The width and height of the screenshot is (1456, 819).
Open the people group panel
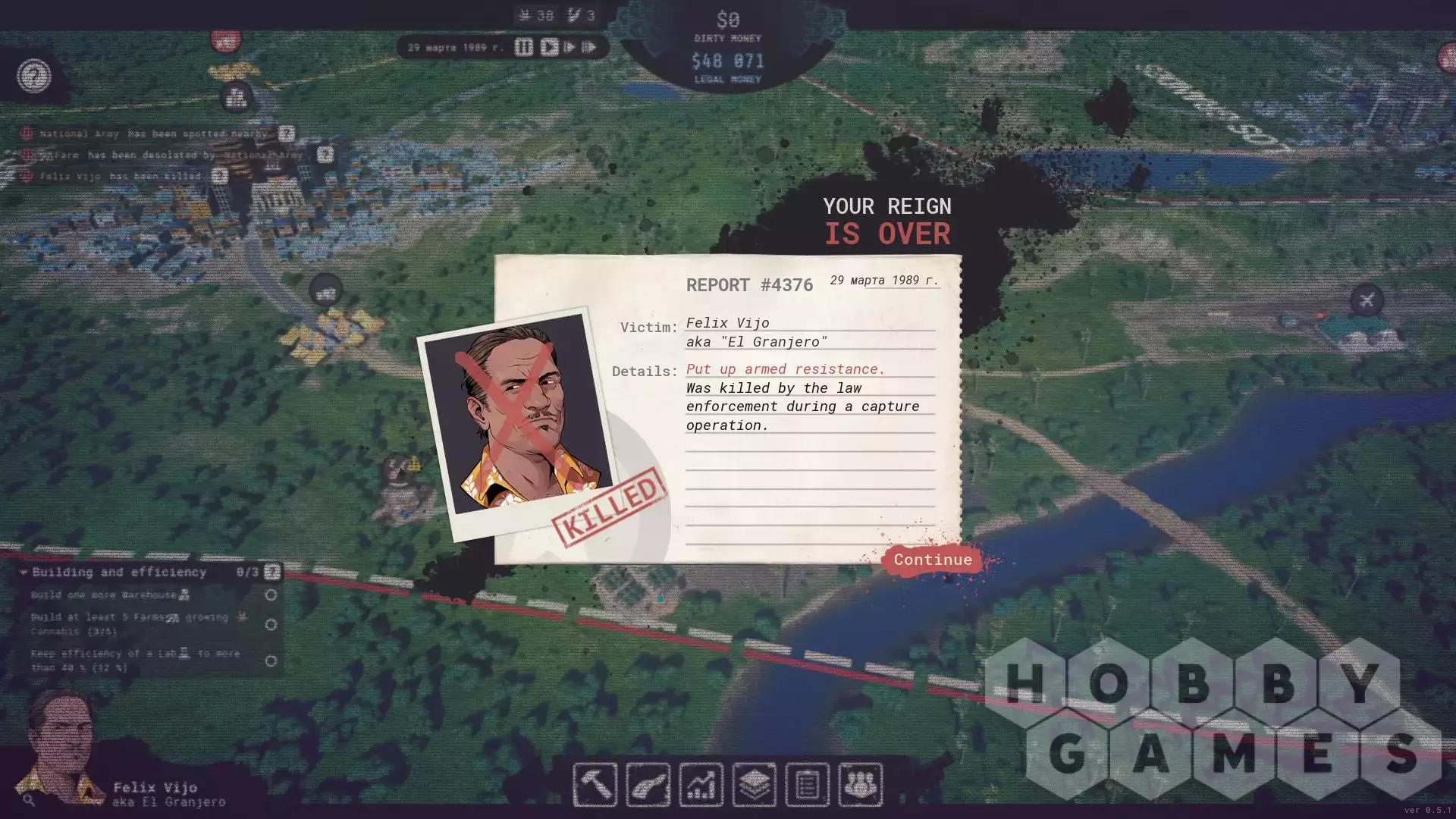(860, 784)
